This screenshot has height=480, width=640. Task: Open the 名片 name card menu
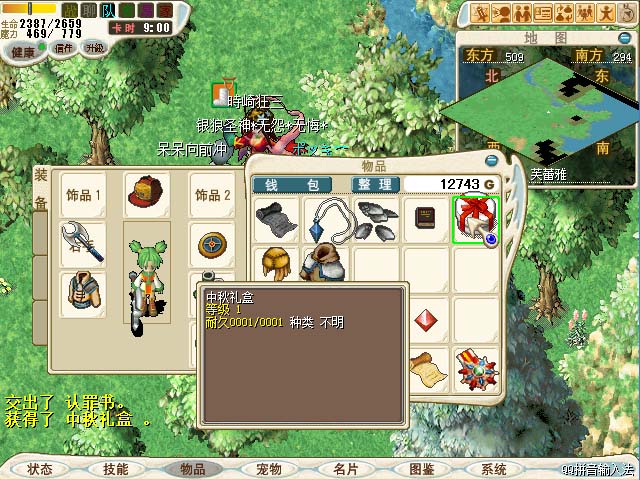345,468
